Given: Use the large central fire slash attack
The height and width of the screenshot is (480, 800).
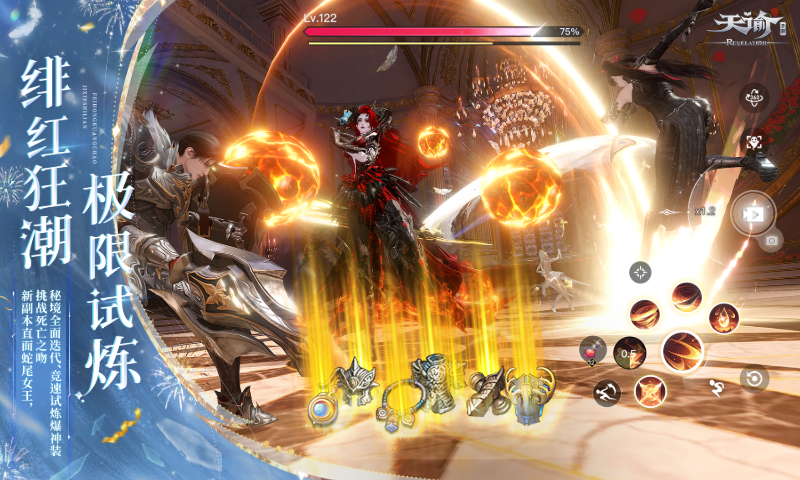Looking at the screenshot, I should click(x=683, y=351).
